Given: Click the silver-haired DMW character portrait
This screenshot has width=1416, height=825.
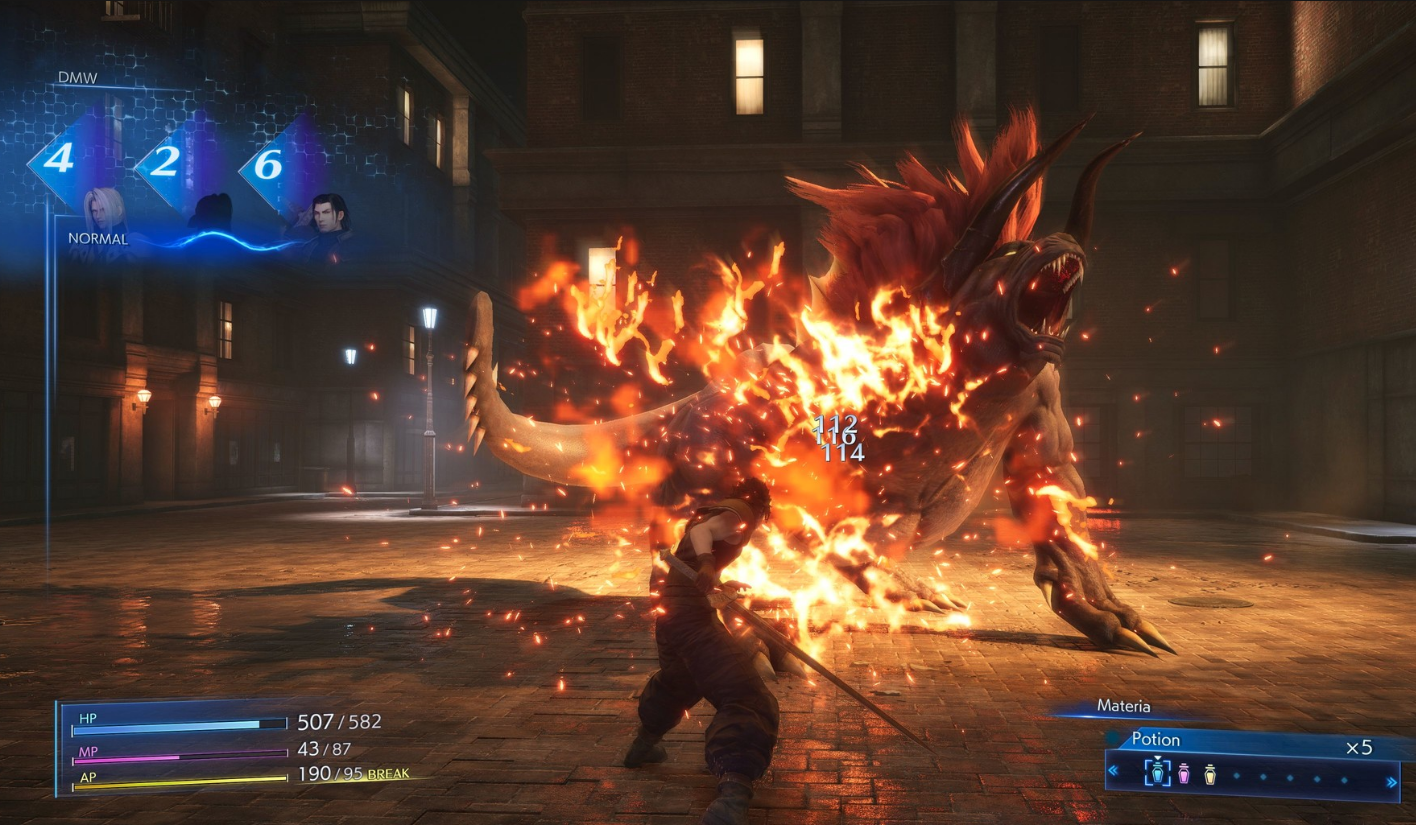Looking at the screenshot, I should [105, 211].
